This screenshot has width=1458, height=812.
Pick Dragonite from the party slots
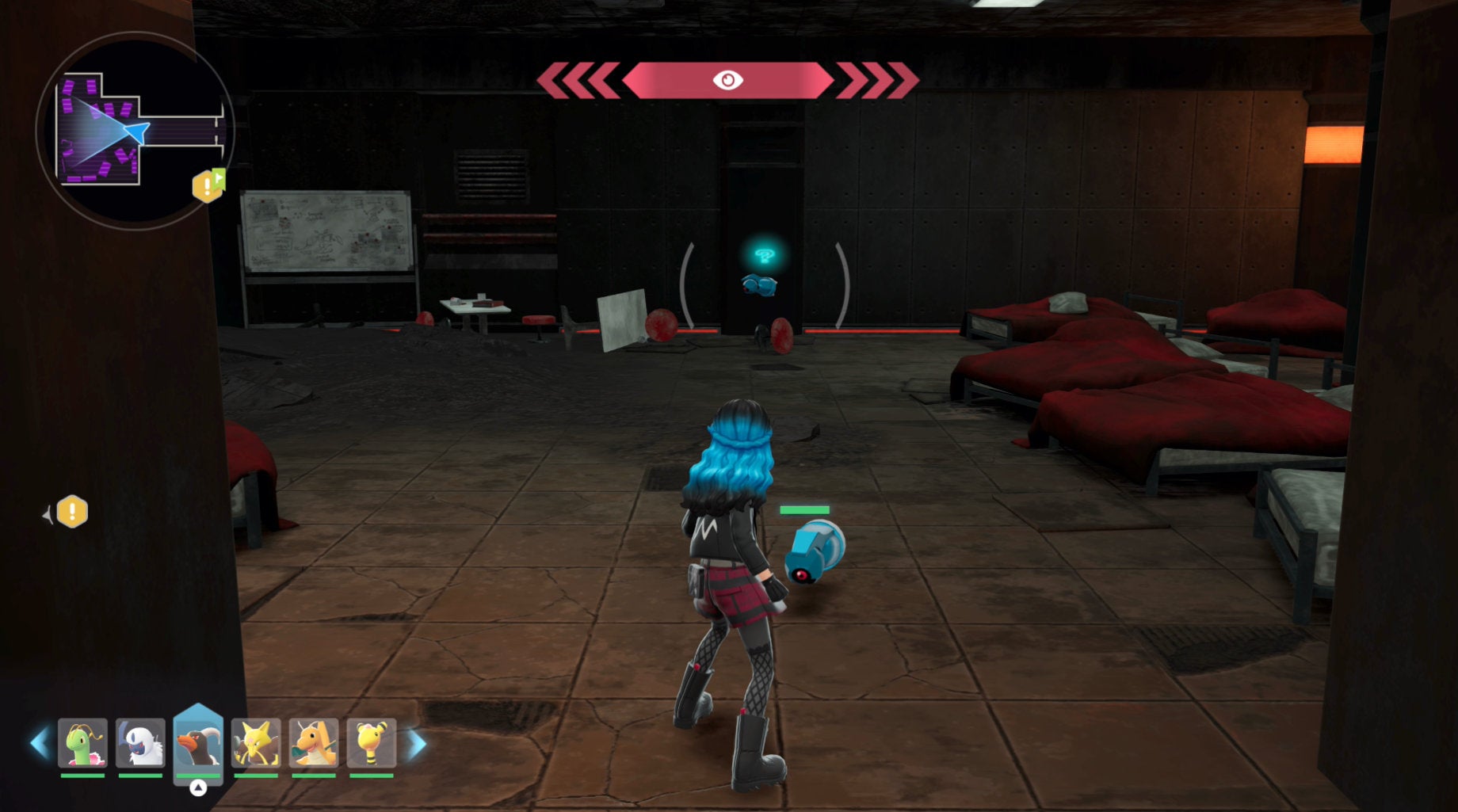click(x=314, y=743)
